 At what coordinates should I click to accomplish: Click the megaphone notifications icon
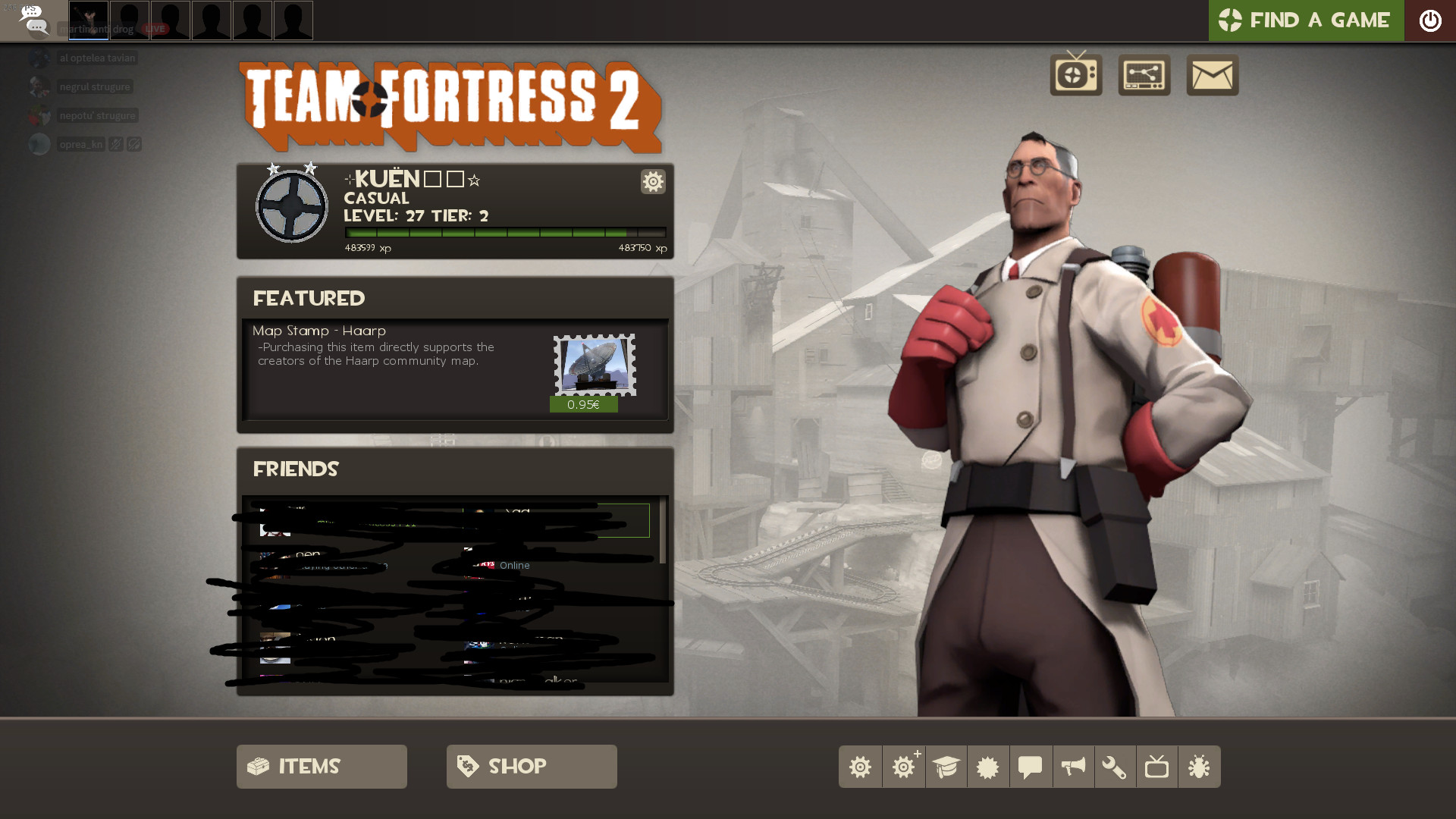point(1073,767)
